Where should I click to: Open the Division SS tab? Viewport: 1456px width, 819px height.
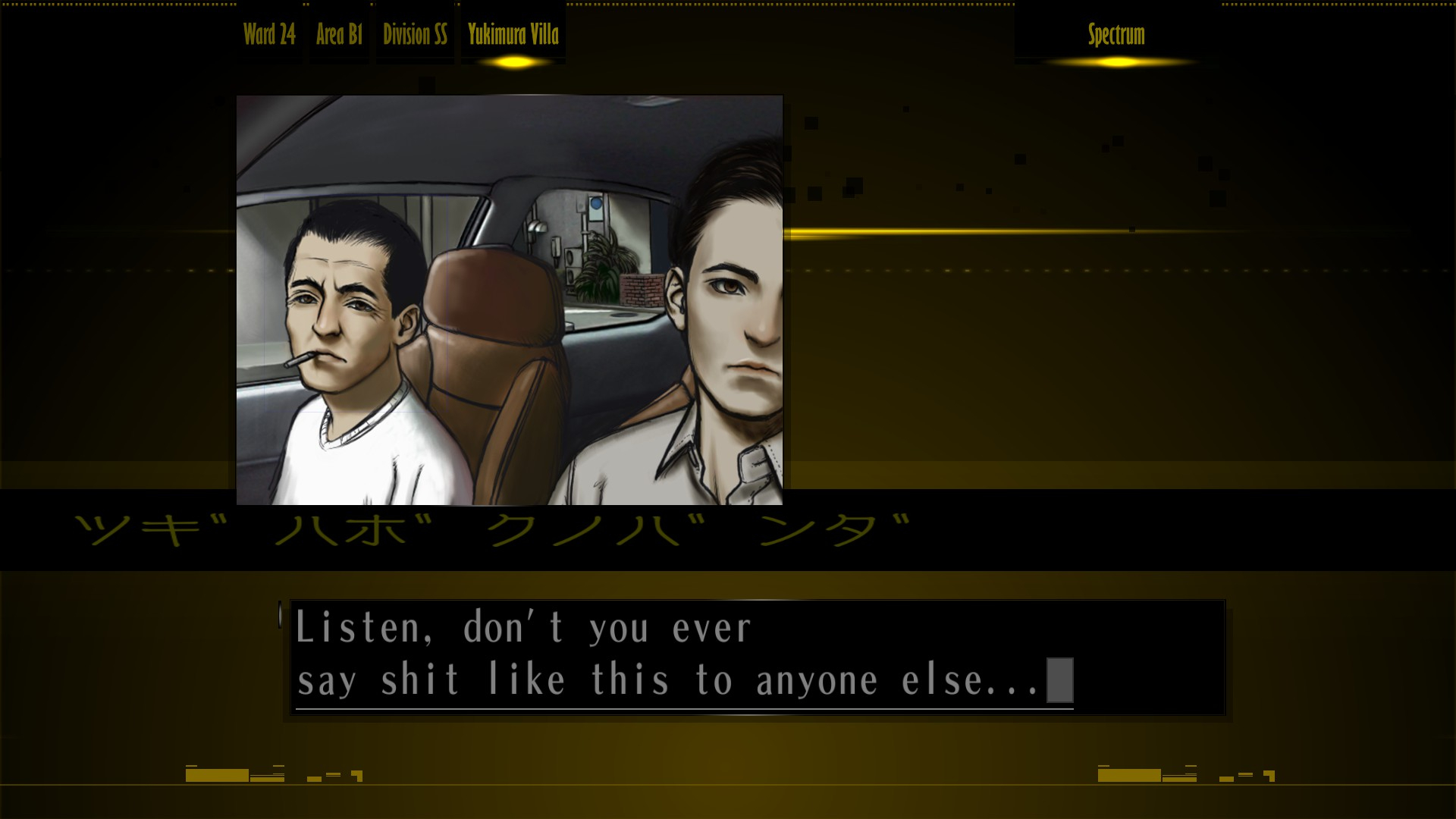click(x=415, y=34)
